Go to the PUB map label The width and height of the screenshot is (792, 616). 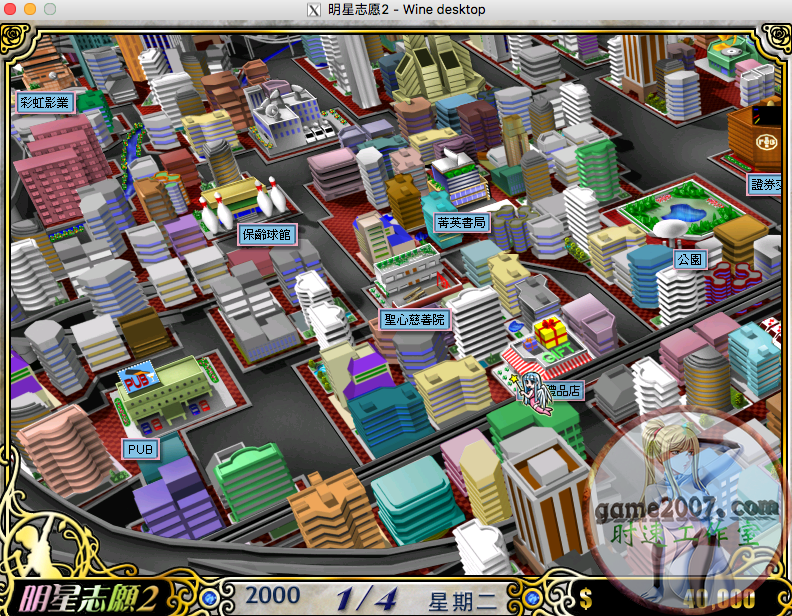pos(140,450)
